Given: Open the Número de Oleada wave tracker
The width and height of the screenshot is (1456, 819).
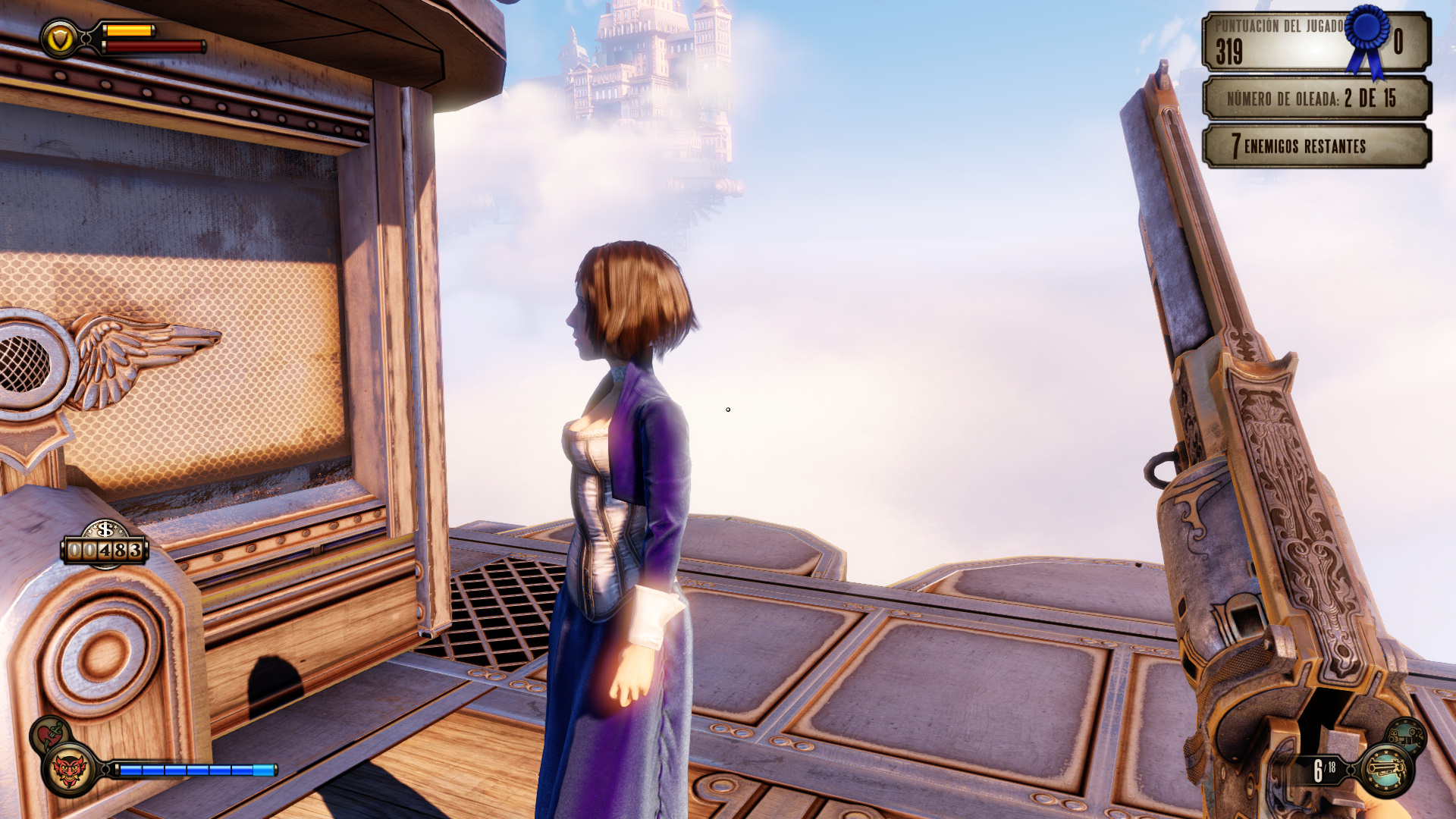Looking at the screenshot, I should pos(1316,99).
